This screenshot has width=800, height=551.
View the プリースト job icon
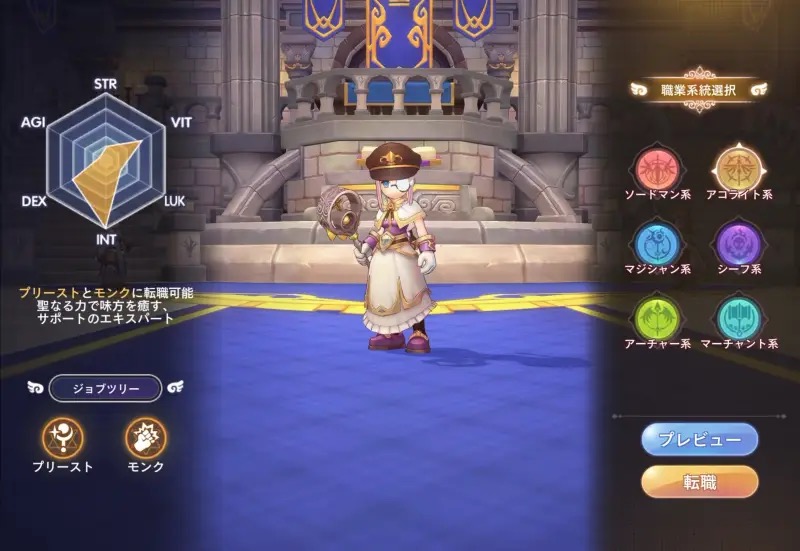(63, 437)
